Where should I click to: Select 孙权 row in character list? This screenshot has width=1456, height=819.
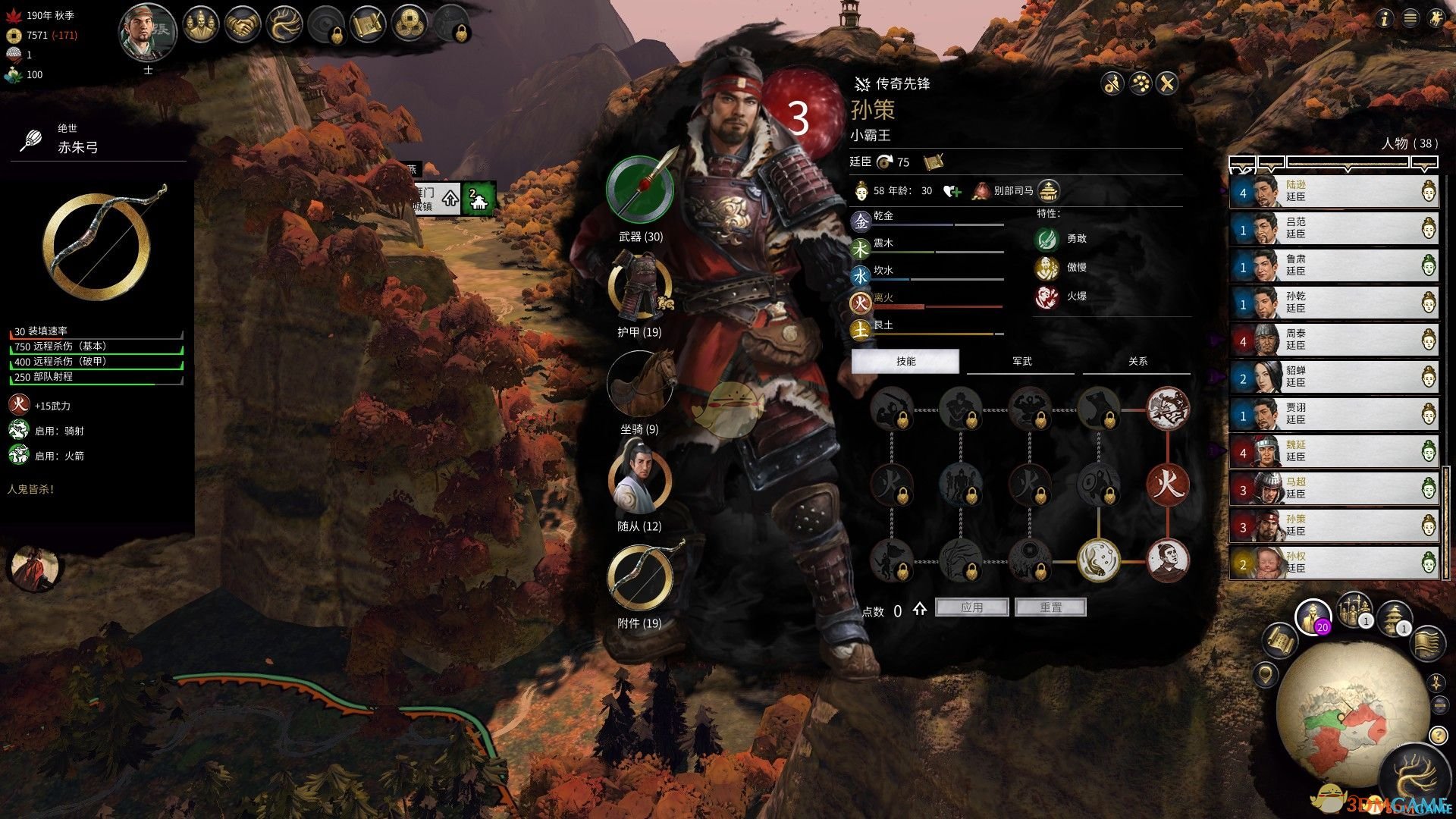pos(1333,563)
